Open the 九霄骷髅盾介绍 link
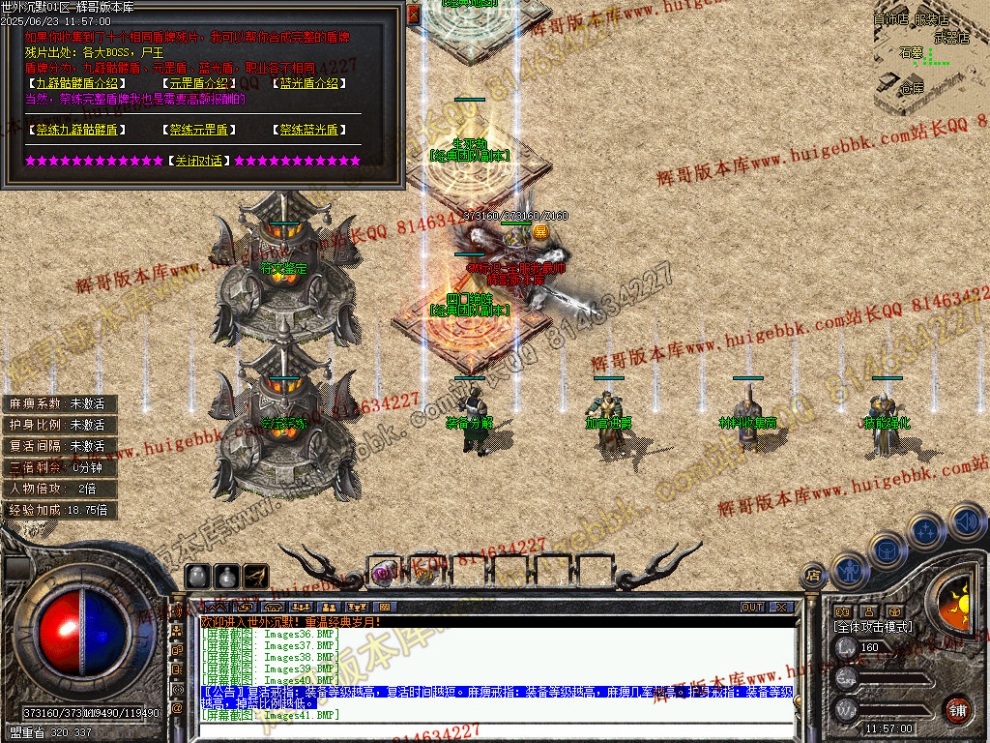This screenshot has width=990, height=743. click(76, 84)
